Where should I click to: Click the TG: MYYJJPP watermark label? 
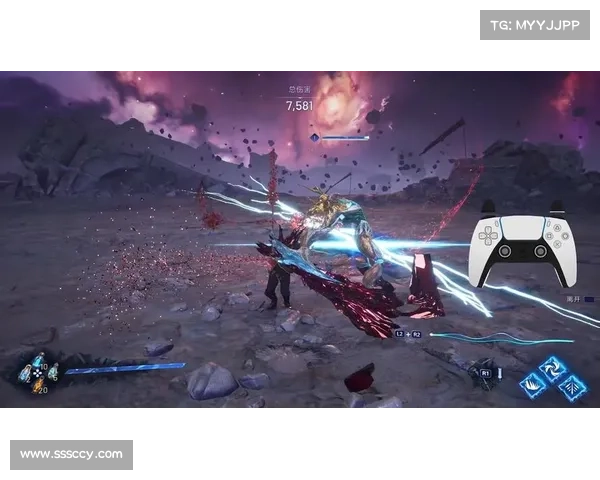[x=536, y=24]
